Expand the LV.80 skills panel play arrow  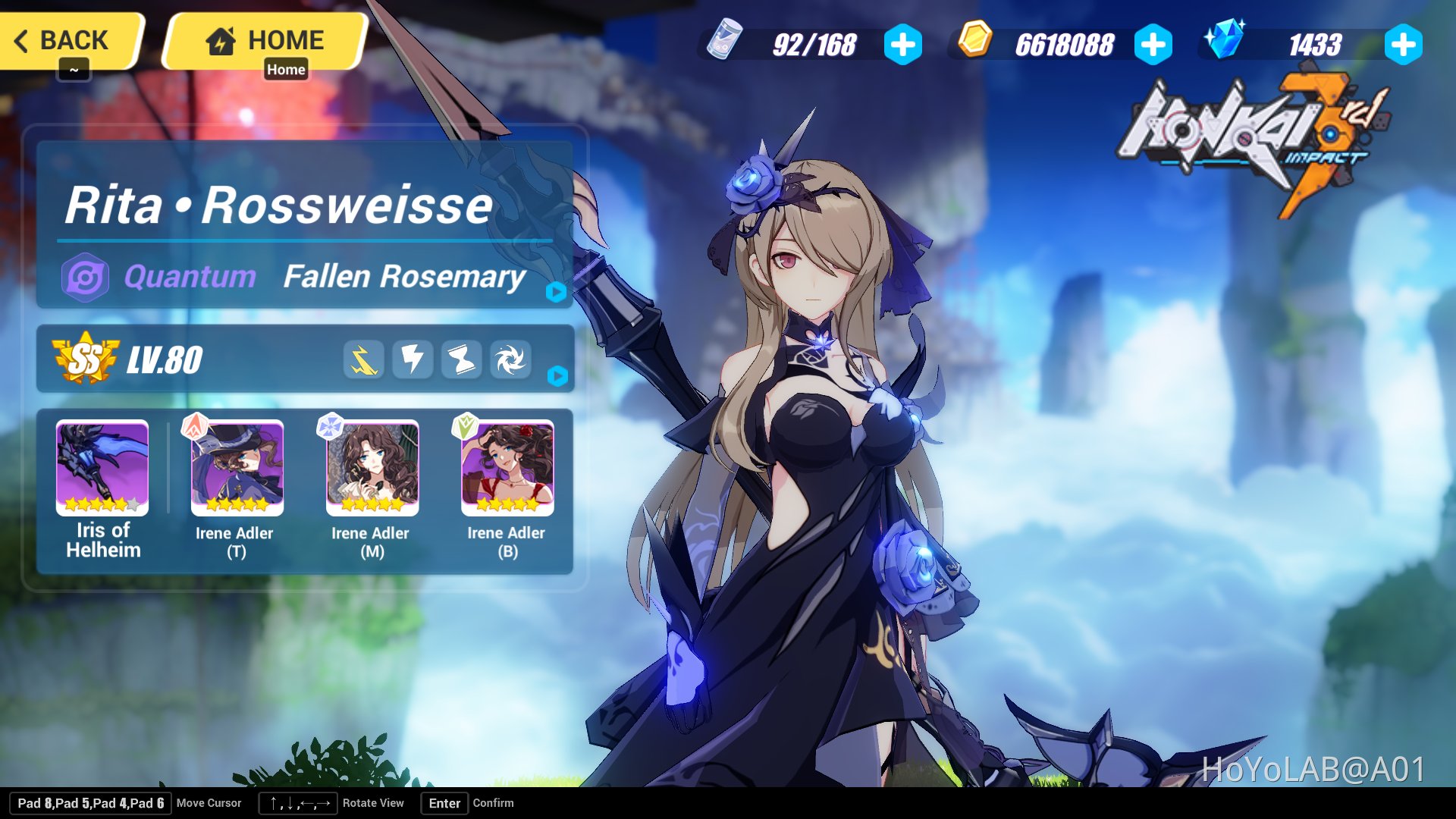(x=557, y=374)
